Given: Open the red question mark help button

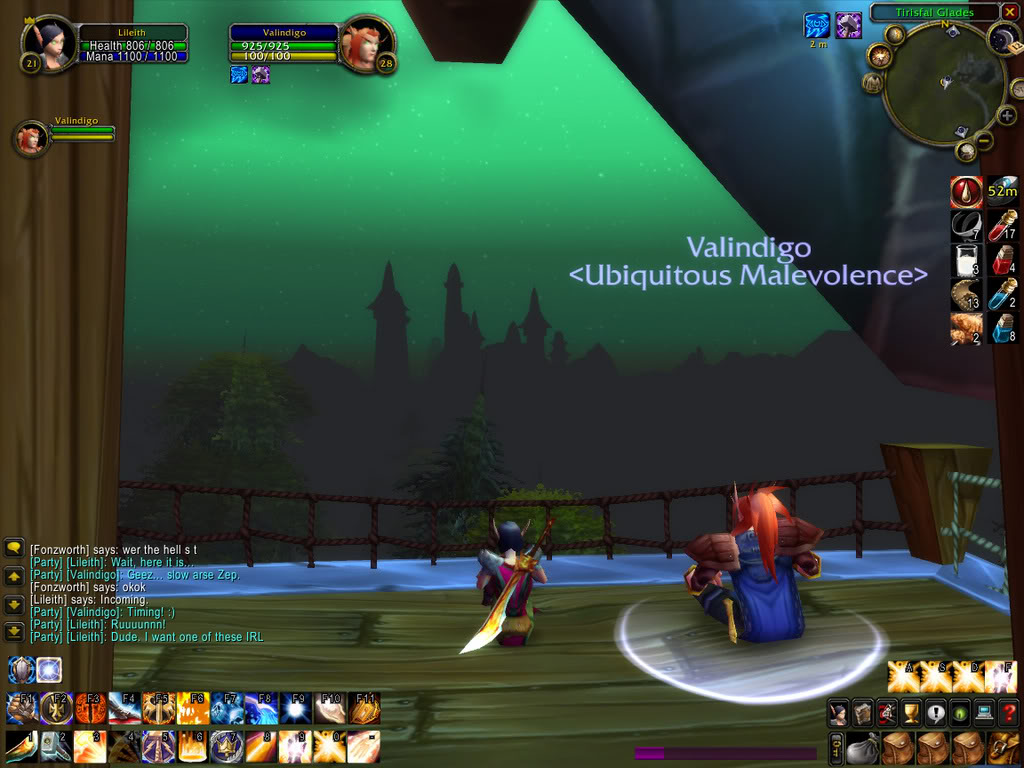Looking at the screenshot, I should 1008,713.
